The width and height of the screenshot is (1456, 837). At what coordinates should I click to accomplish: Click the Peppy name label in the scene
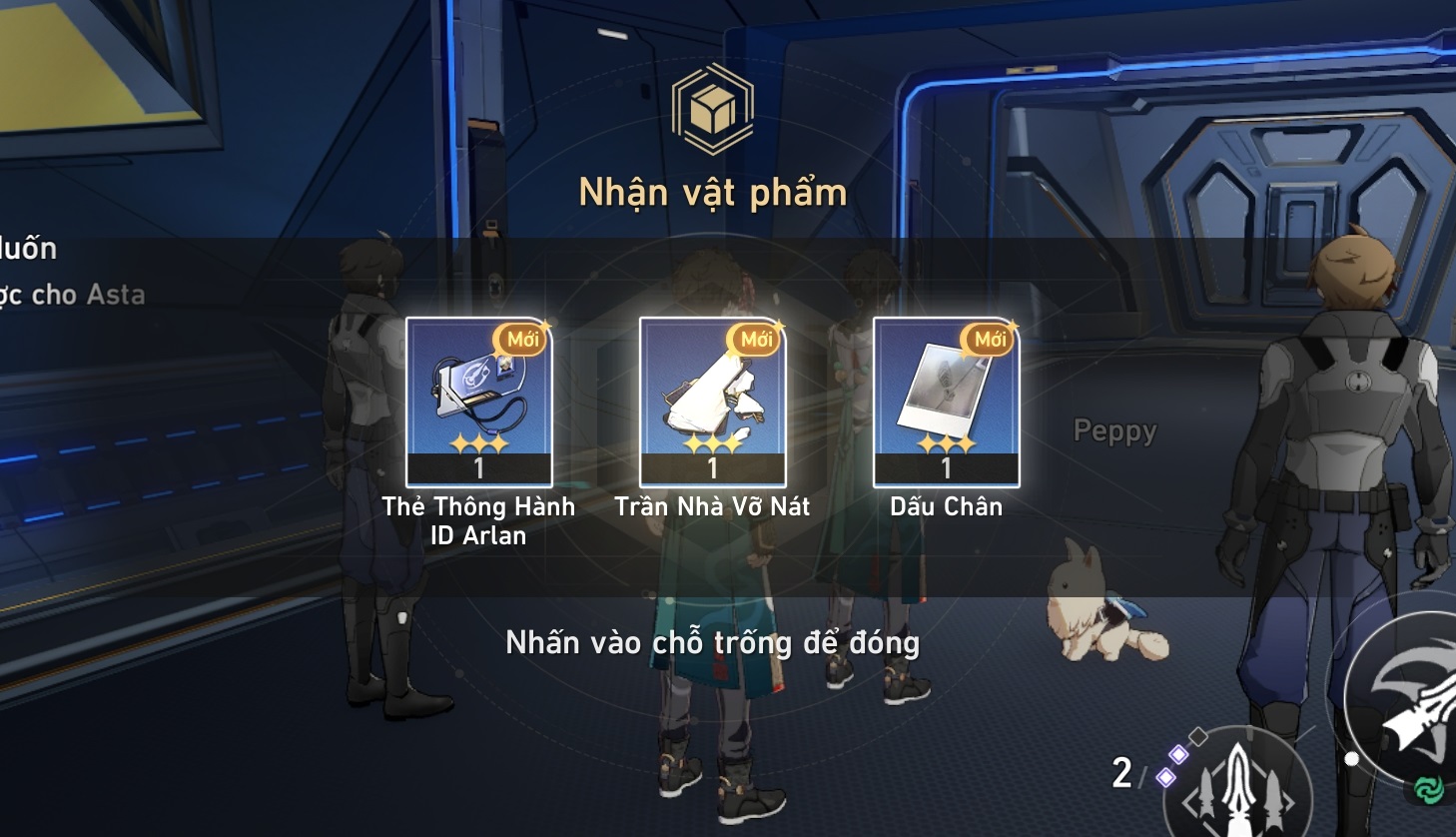(1114, 430)
